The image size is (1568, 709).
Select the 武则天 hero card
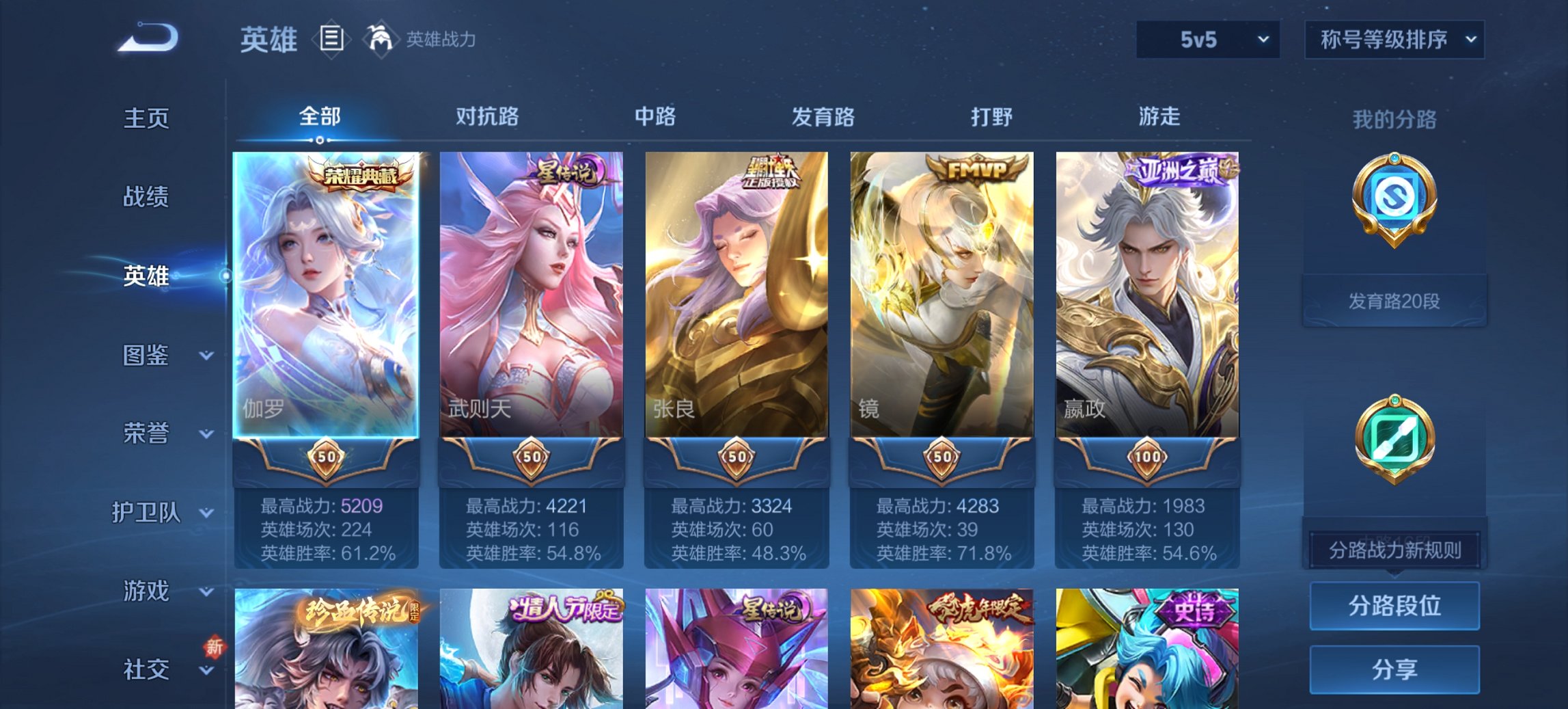[532, 294]
